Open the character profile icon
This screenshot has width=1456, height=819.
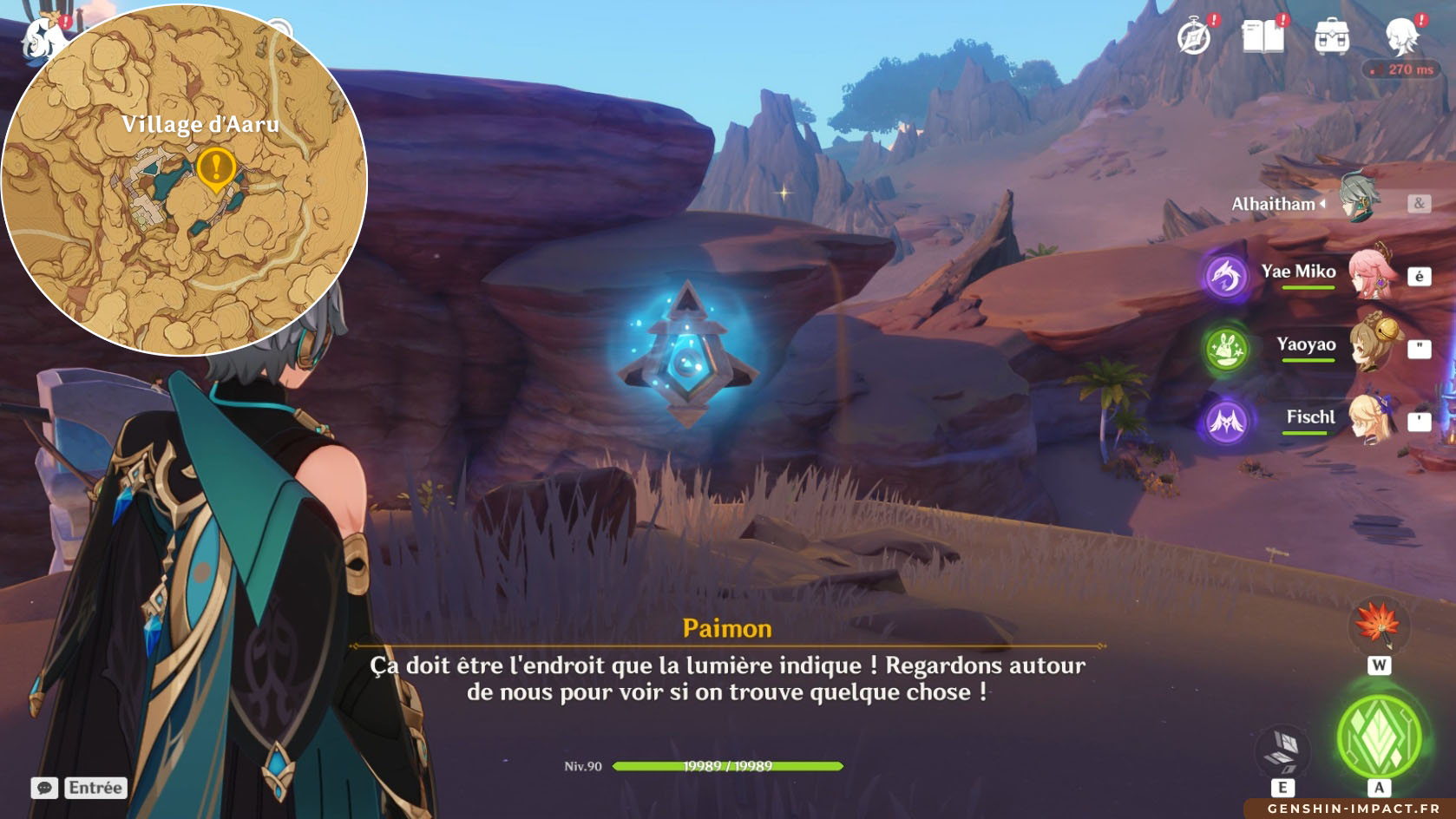click(x=1400, y=37)
